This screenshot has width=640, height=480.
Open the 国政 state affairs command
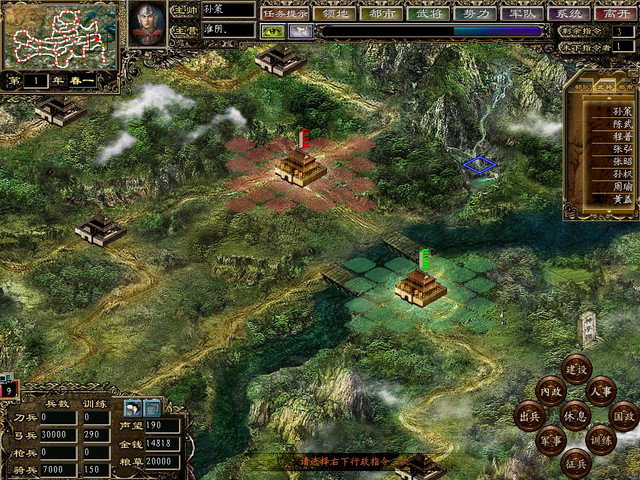tap(623, 414)
